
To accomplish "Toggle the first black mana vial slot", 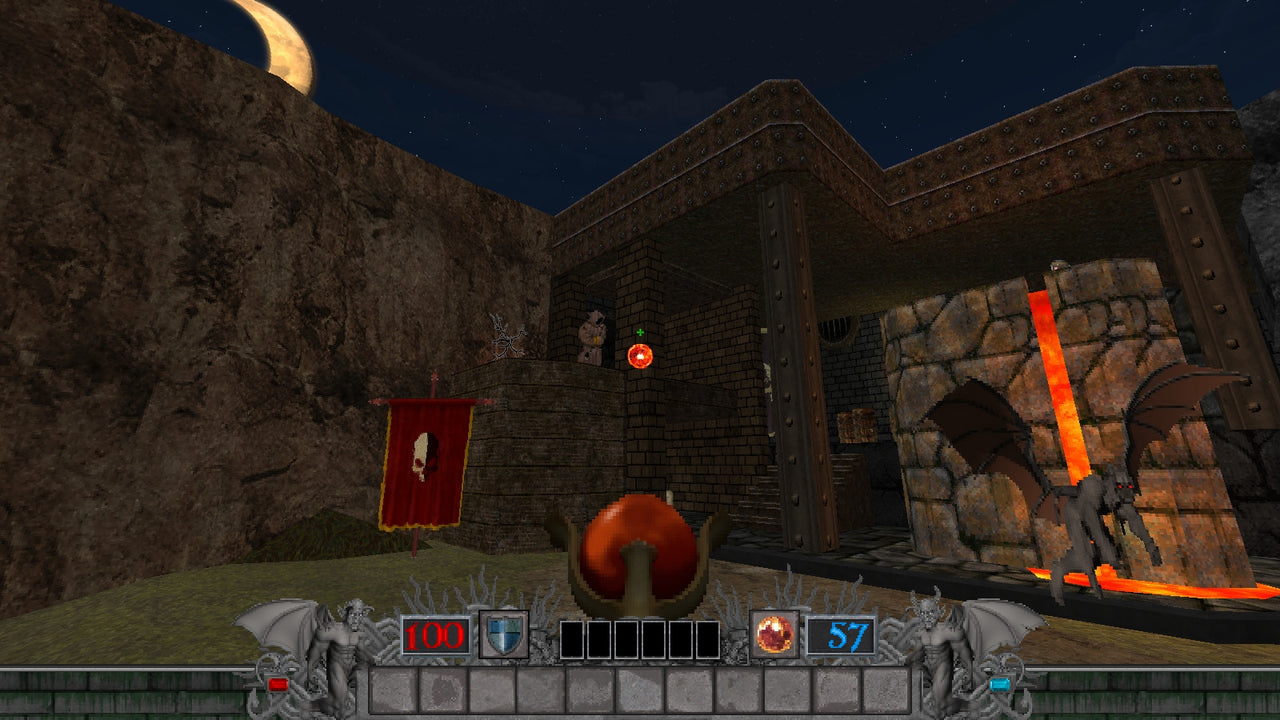I will coord(573,640).
